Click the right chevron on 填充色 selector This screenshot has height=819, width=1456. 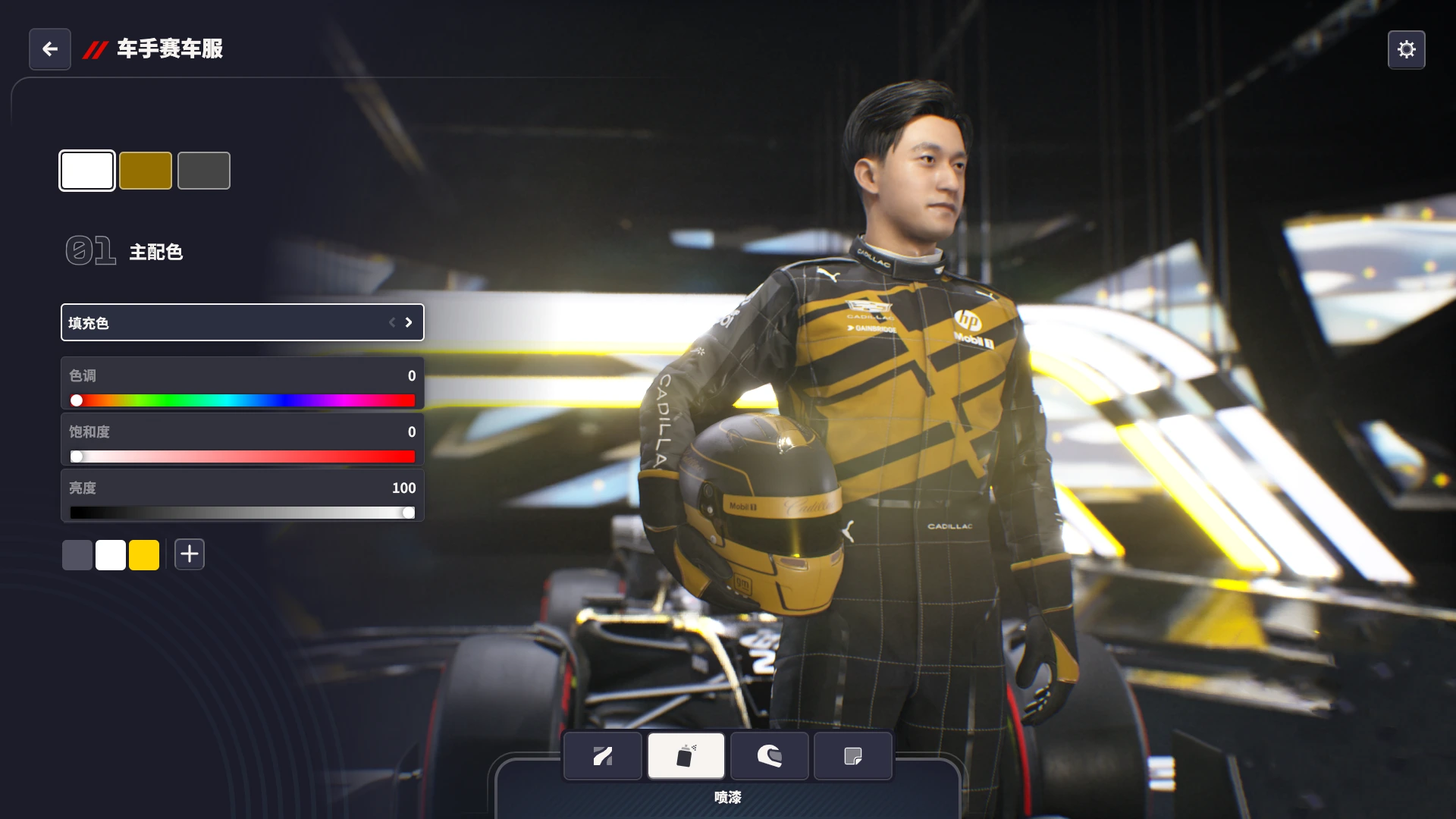pos(408,322)
